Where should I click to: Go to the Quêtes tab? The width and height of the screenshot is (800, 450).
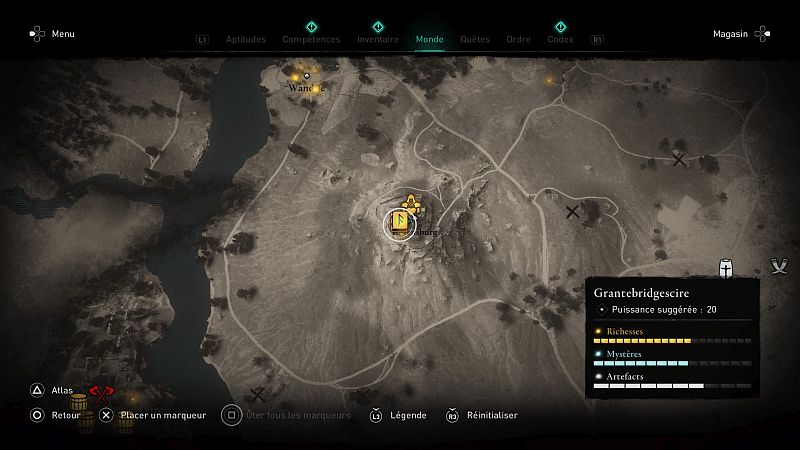coord(475,40)
